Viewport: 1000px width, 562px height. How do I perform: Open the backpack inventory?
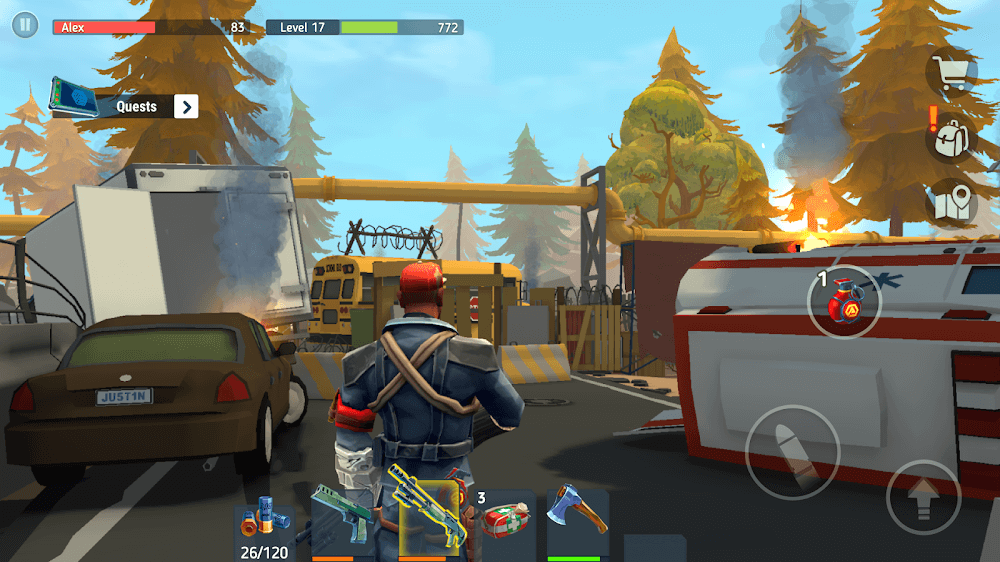[x=951, y=138]
